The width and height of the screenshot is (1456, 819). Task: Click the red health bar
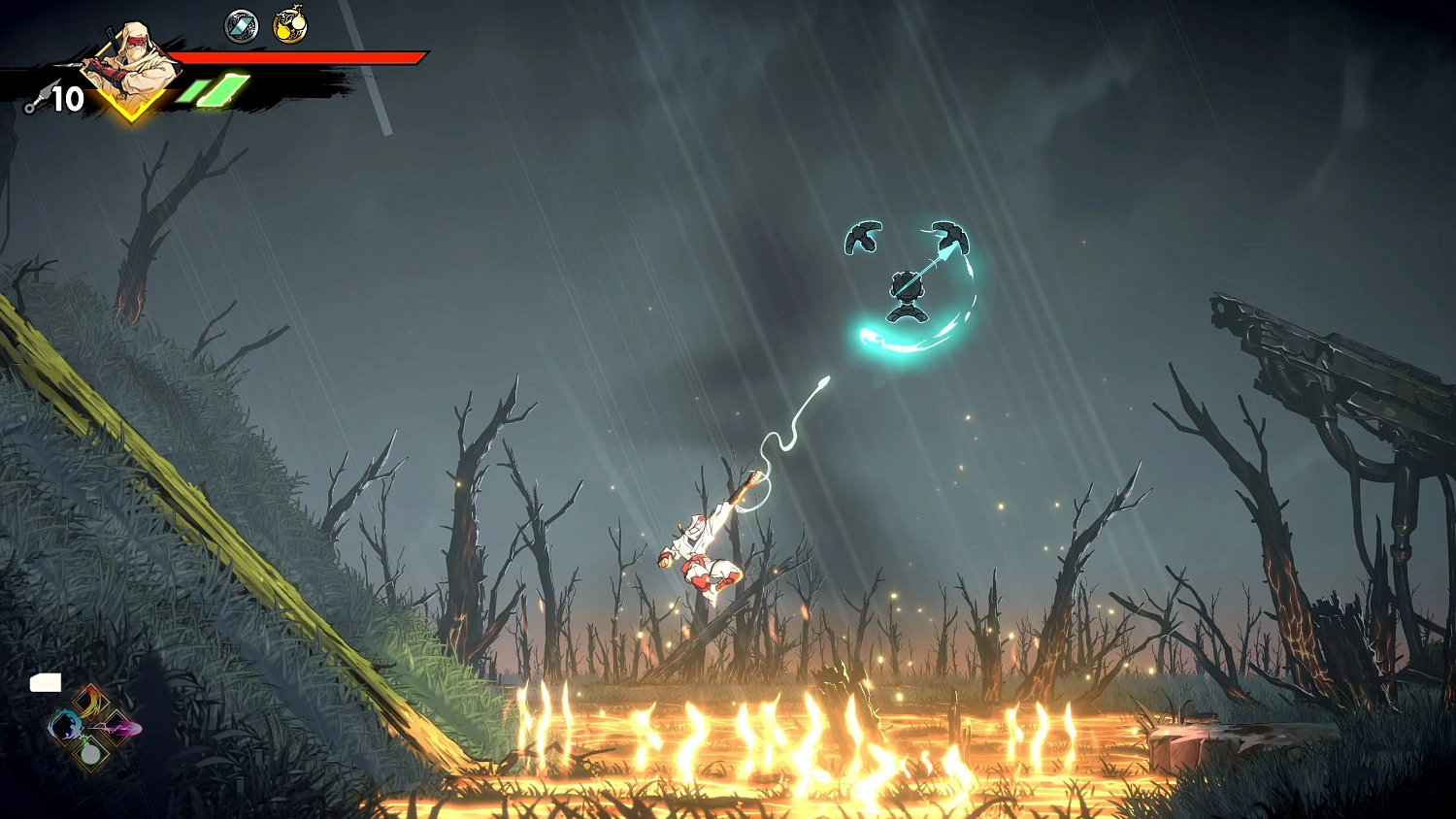[x=301, y=56]
